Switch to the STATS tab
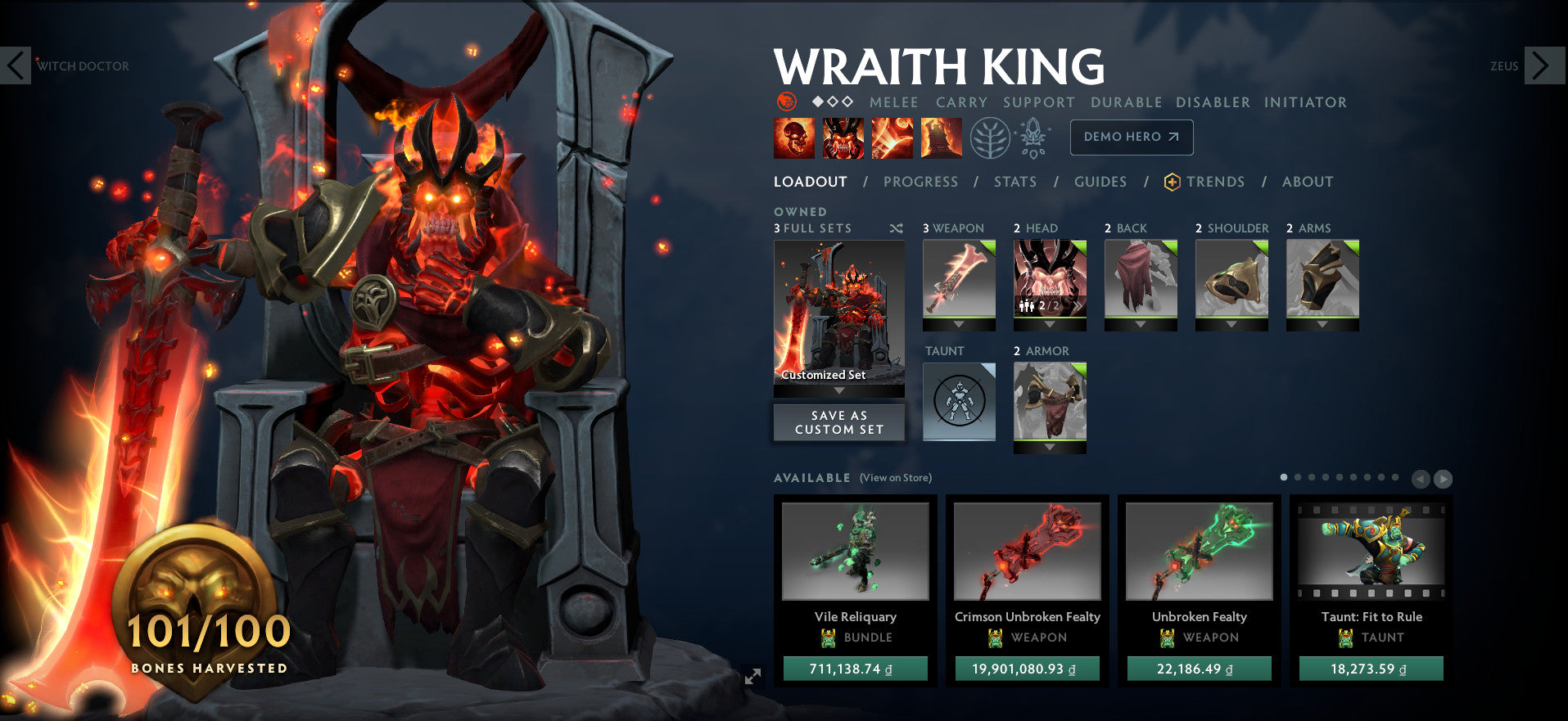1568x721 pixels. tap(1015, 182)
